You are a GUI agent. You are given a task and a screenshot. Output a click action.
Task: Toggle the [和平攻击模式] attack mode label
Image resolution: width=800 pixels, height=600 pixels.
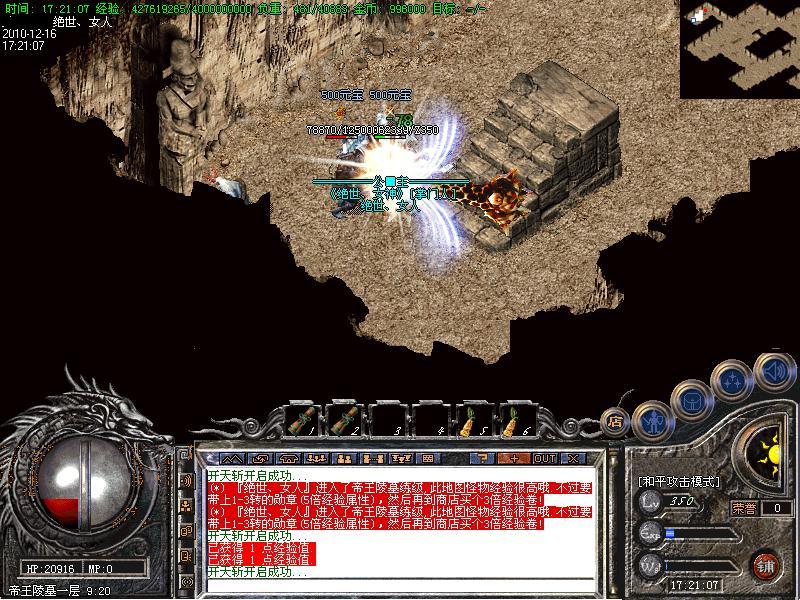[x=679, y=481]
